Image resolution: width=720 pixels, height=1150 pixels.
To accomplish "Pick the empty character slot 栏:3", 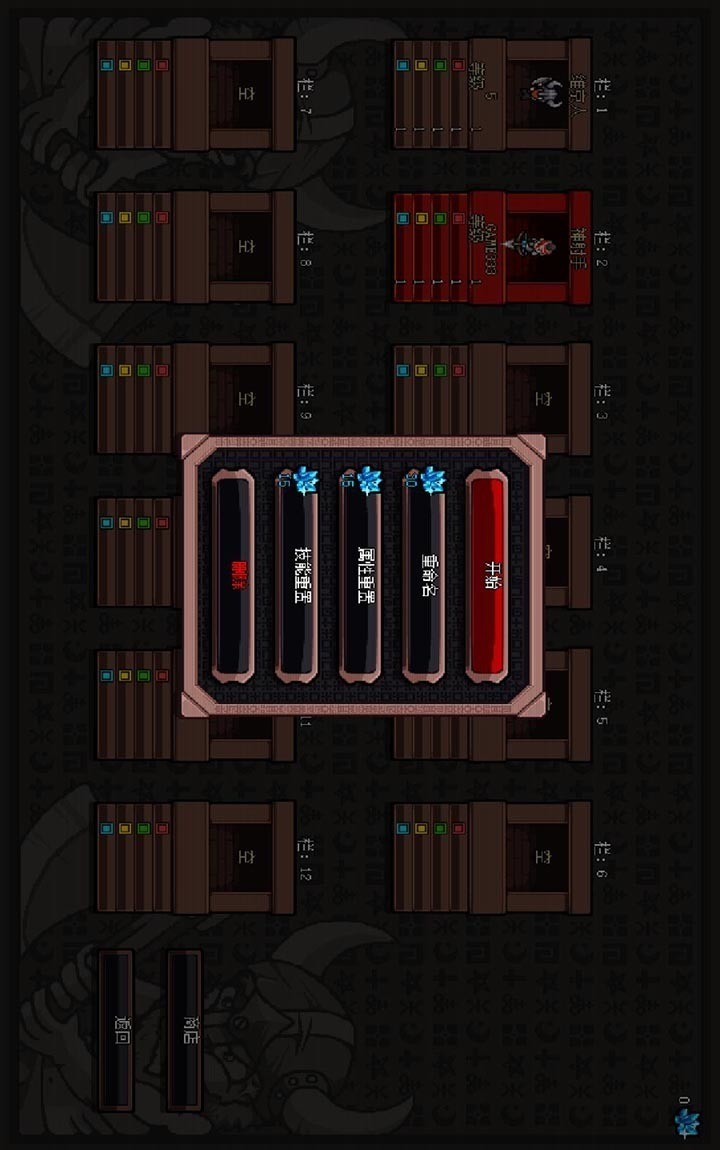I will [x=492, y=399].
